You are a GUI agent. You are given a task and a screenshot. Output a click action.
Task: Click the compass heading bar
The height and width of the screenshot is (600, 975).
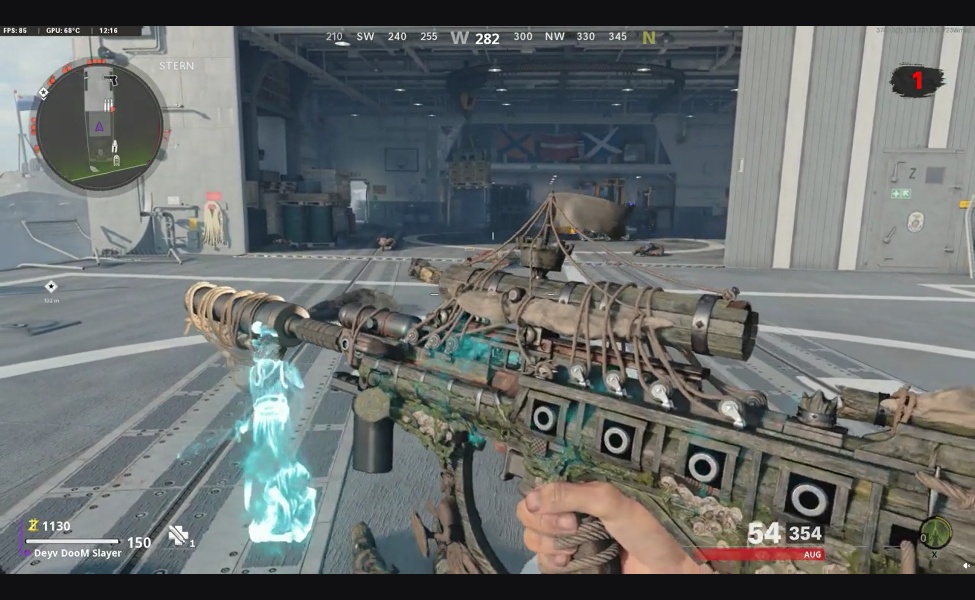point(487,38)
